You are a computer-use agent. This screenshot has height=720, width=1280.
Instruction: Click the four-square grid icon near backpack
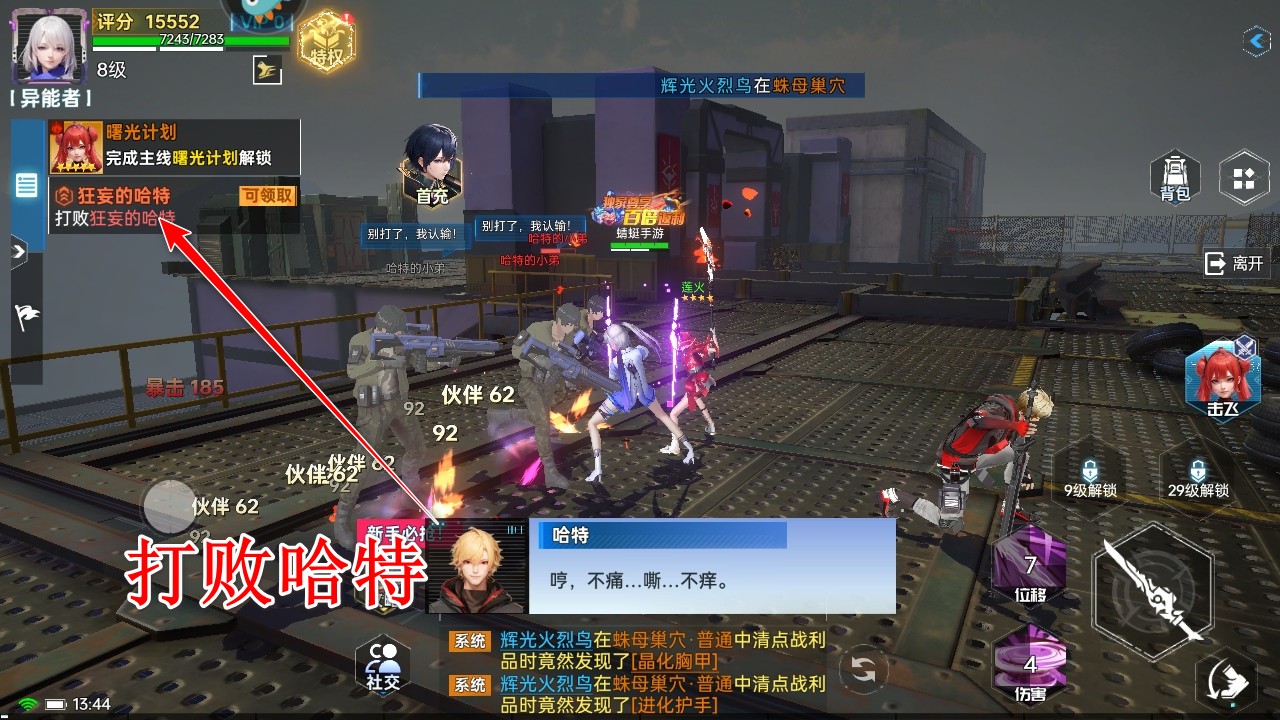(1243, 178)
